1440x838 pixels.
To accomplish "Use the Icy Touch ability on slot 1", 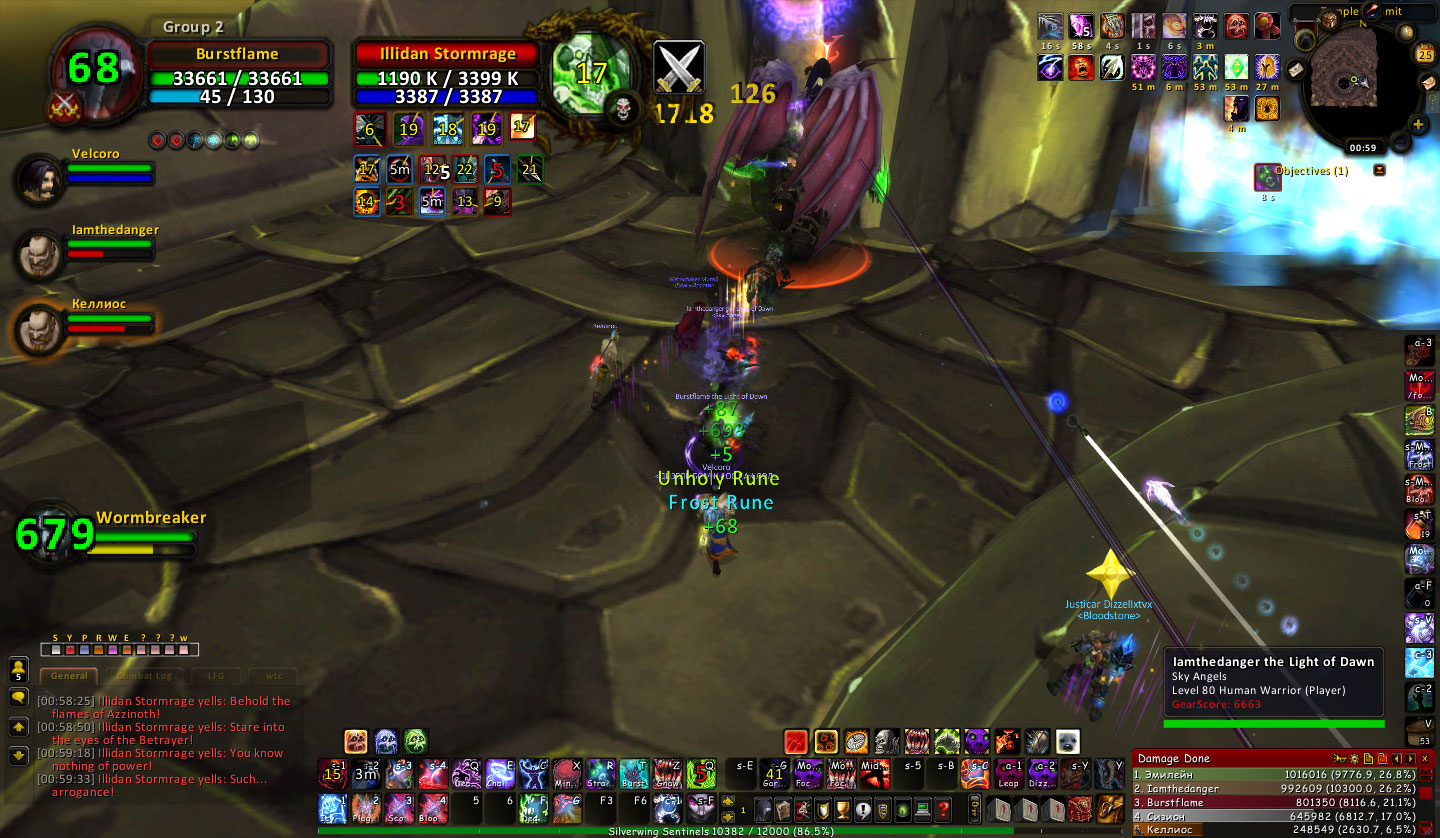I will [x=333, y=807].
